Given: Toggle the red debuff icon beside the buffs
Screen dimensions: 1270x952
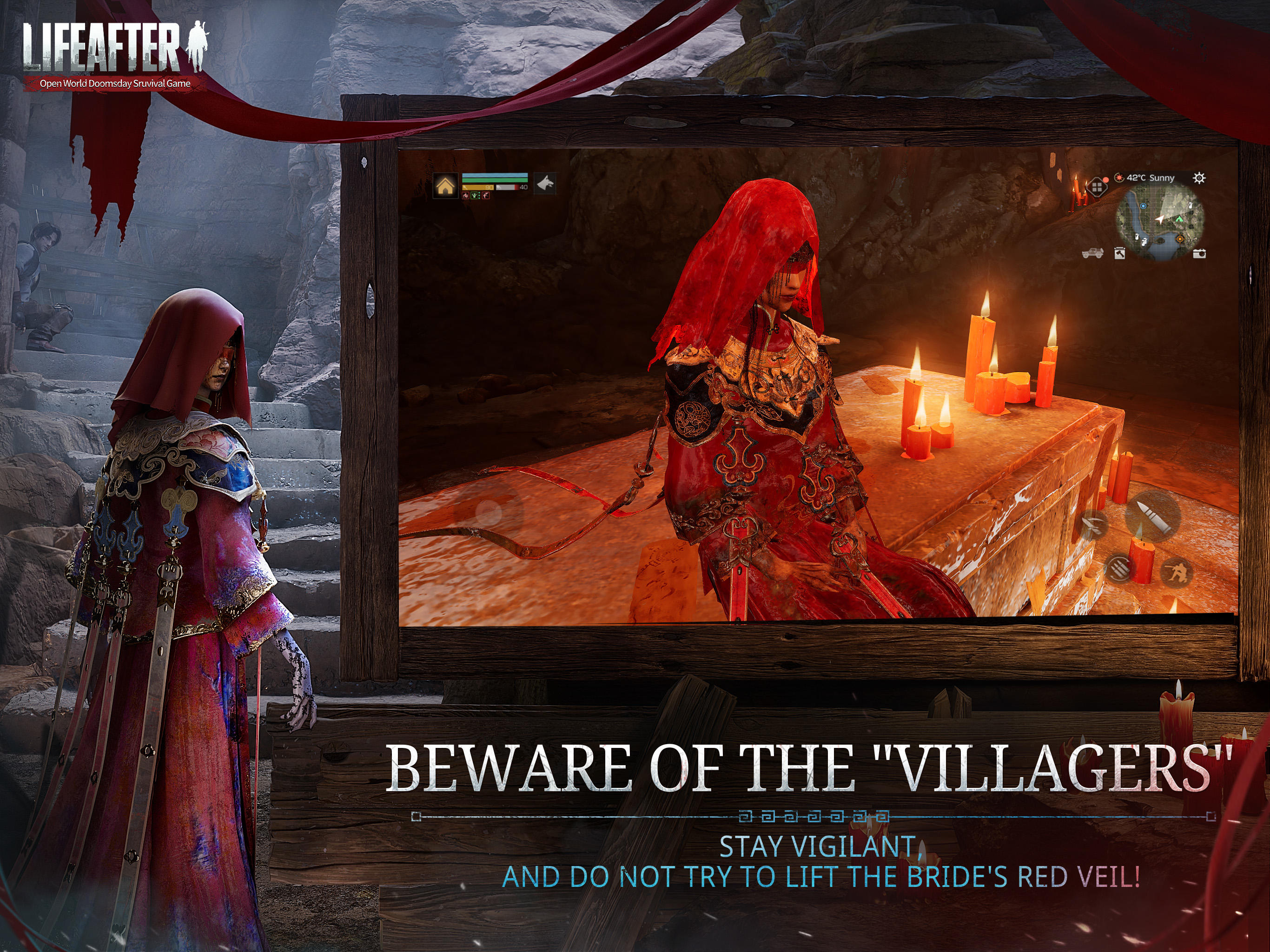Looking at the screenshot, I should click(x=486, y=196).
